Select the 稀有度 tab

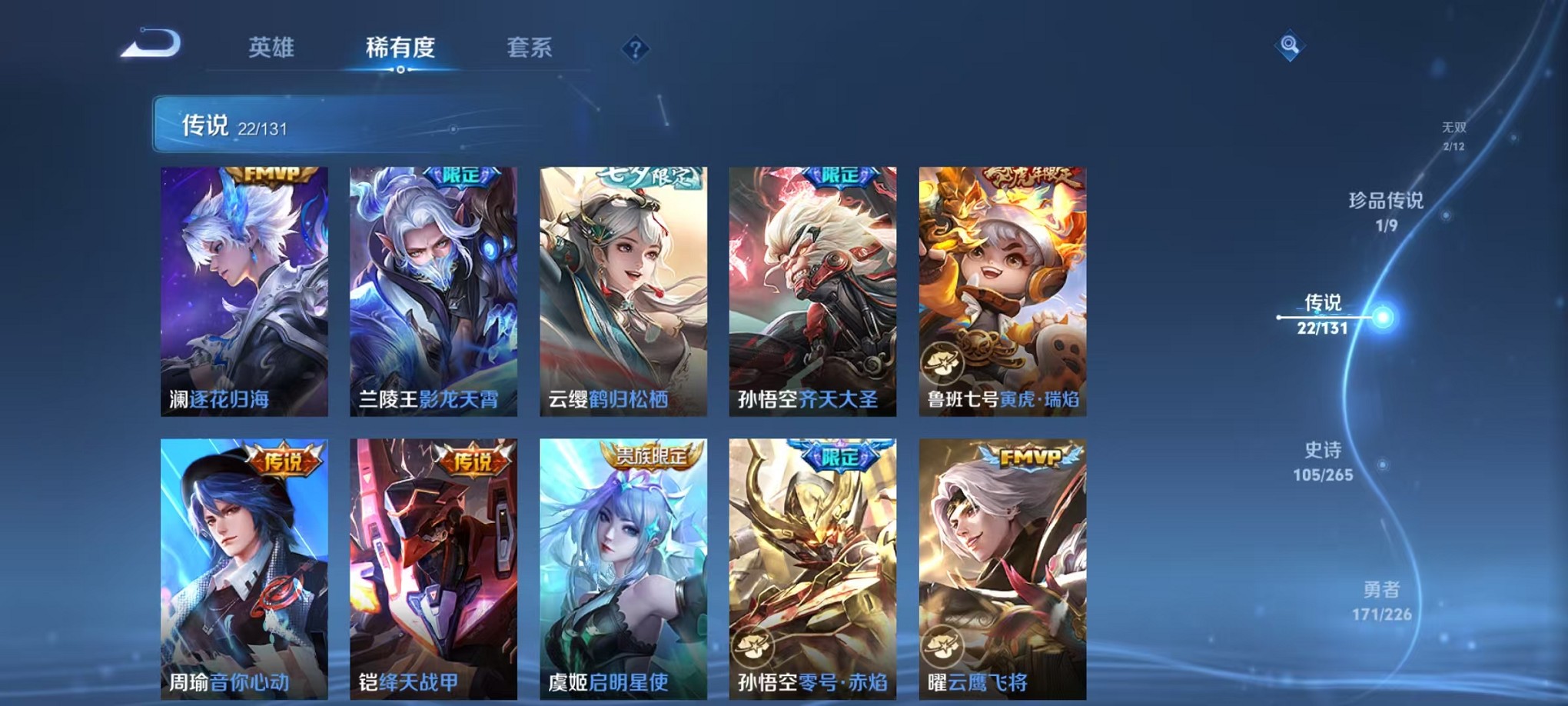tap(400, 46)
